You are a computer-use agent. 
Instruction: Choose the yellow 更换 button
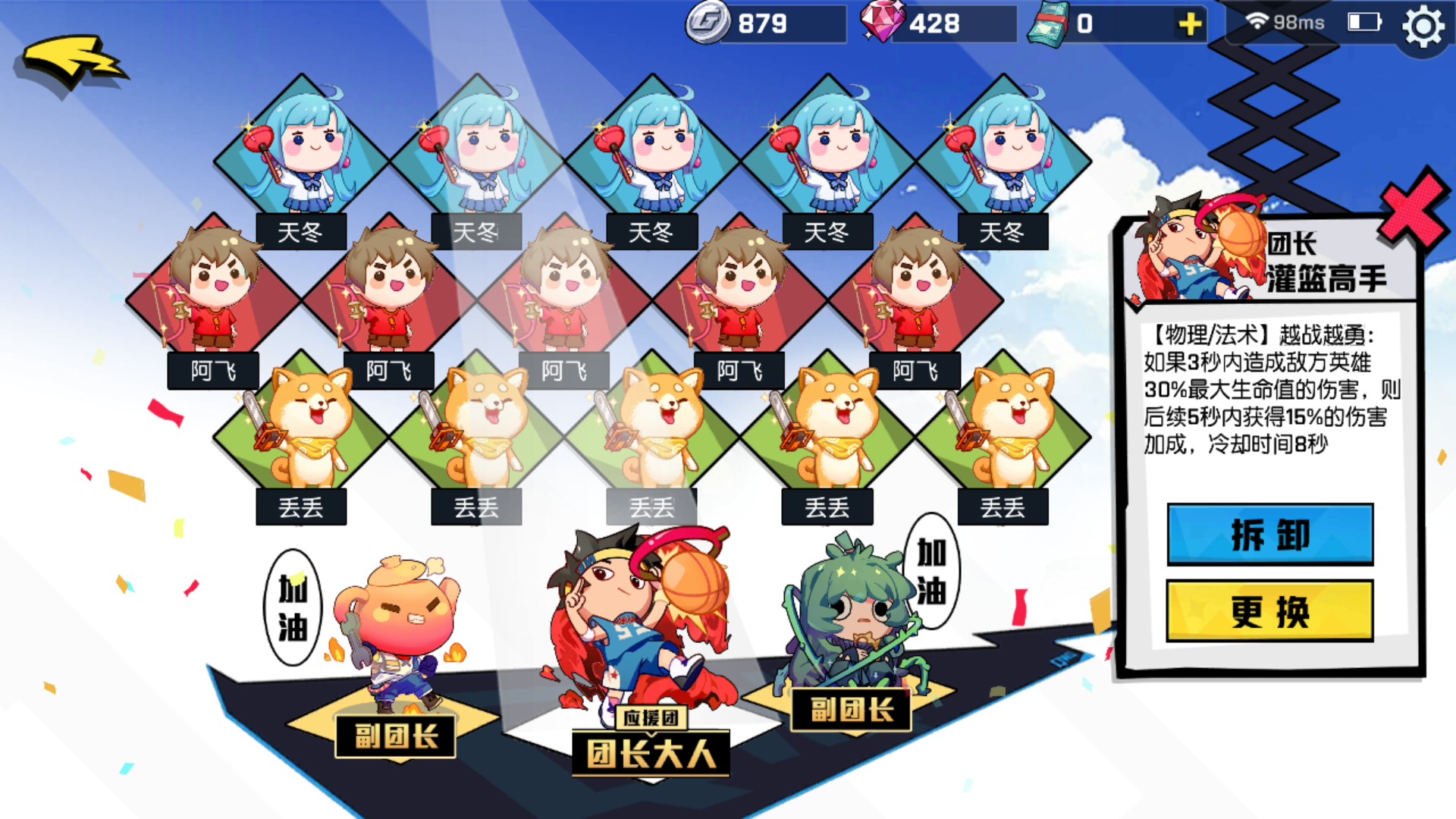[x=1269, y=611]
